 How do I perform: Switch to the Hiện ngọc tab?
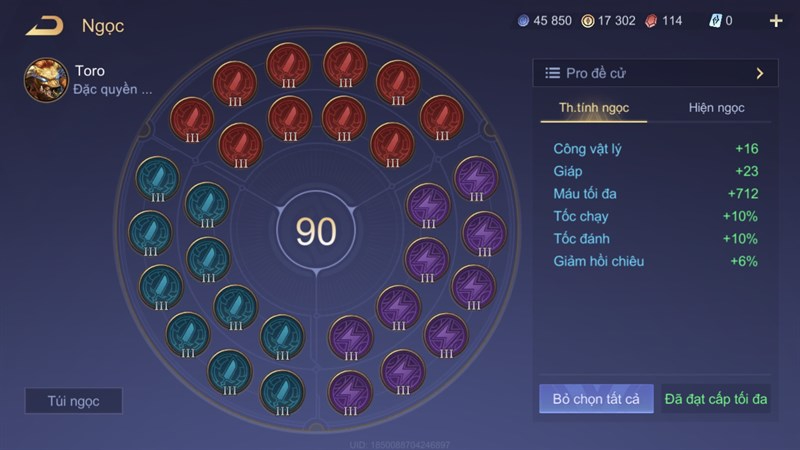click(x=716, y=108)
